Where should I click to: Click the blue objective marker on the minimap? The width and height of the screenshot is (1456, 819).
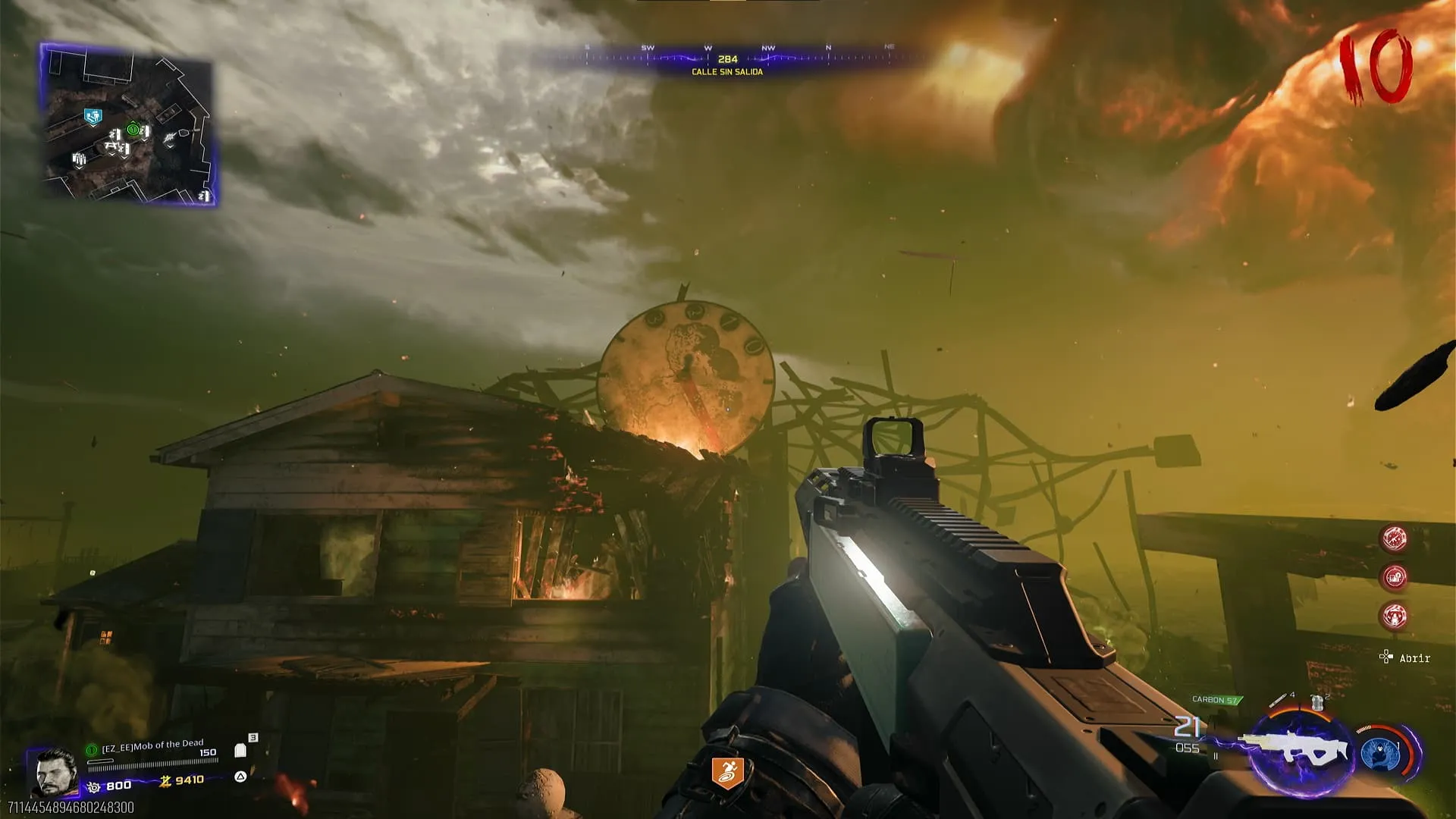click(x=93, y=117)
